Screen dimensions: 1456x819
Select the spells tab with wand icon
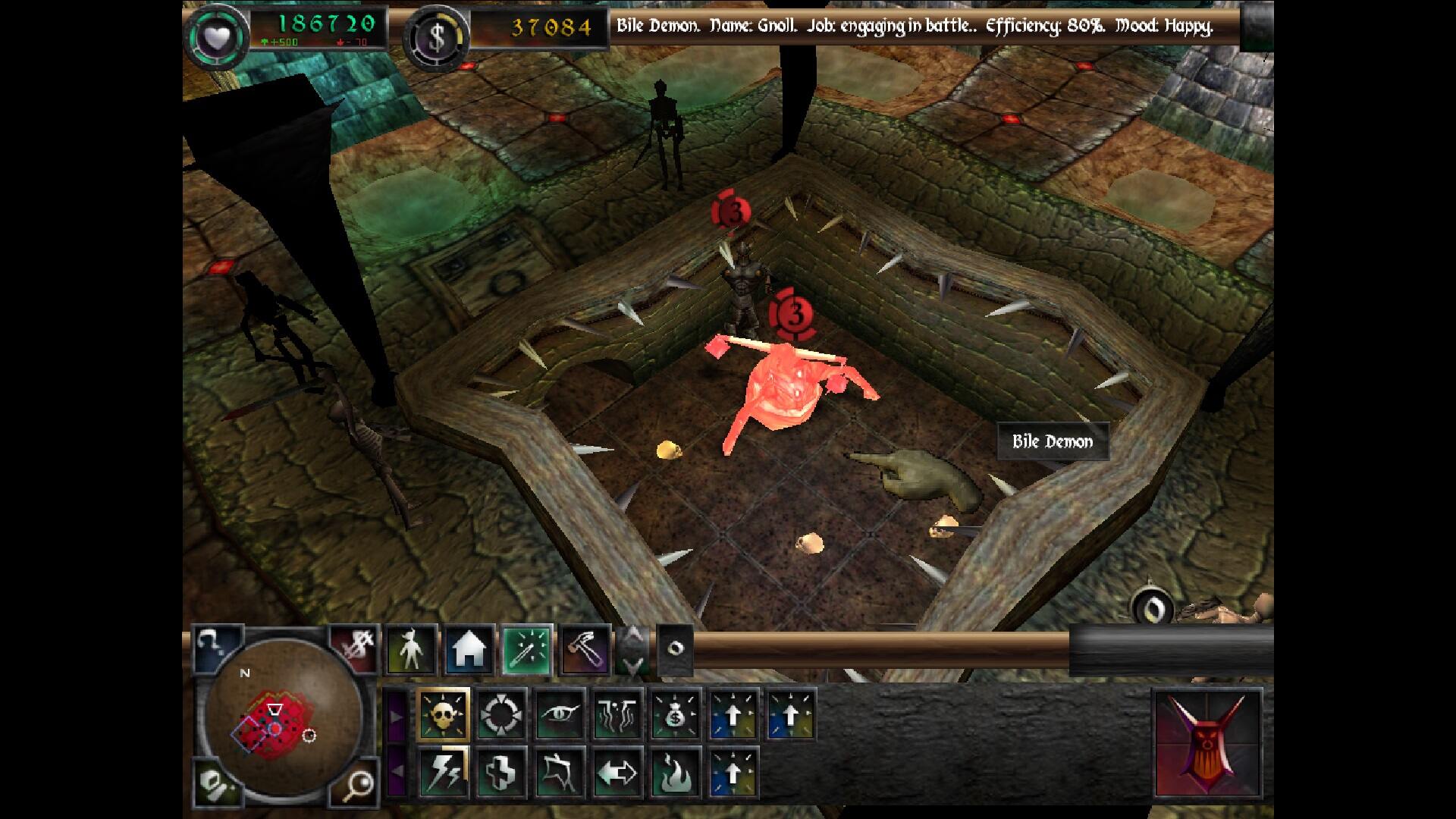[x=528, y=650]
